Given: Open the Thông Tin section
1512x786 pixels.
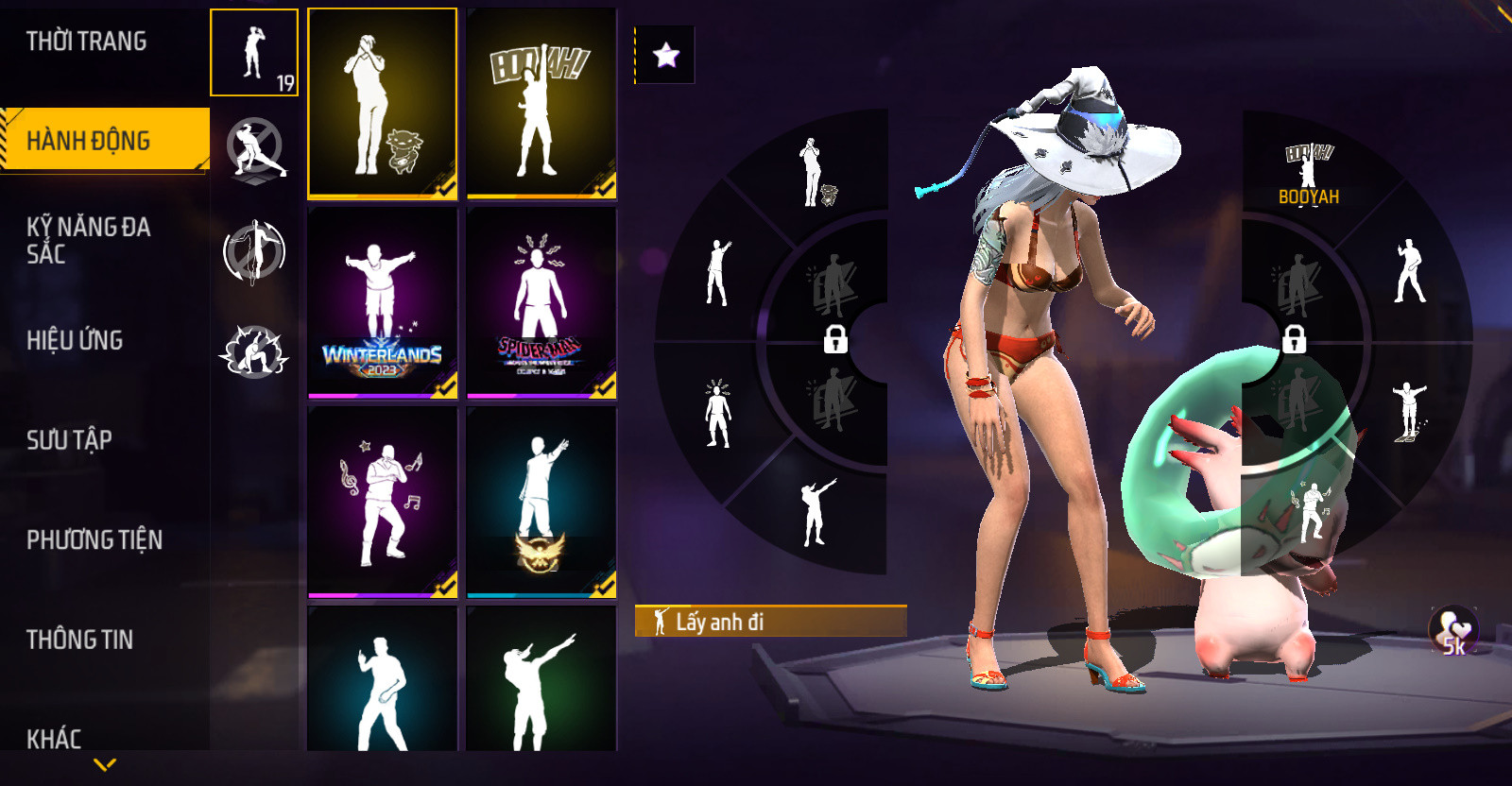Looking at the screenshot, I should click(79, 640).
